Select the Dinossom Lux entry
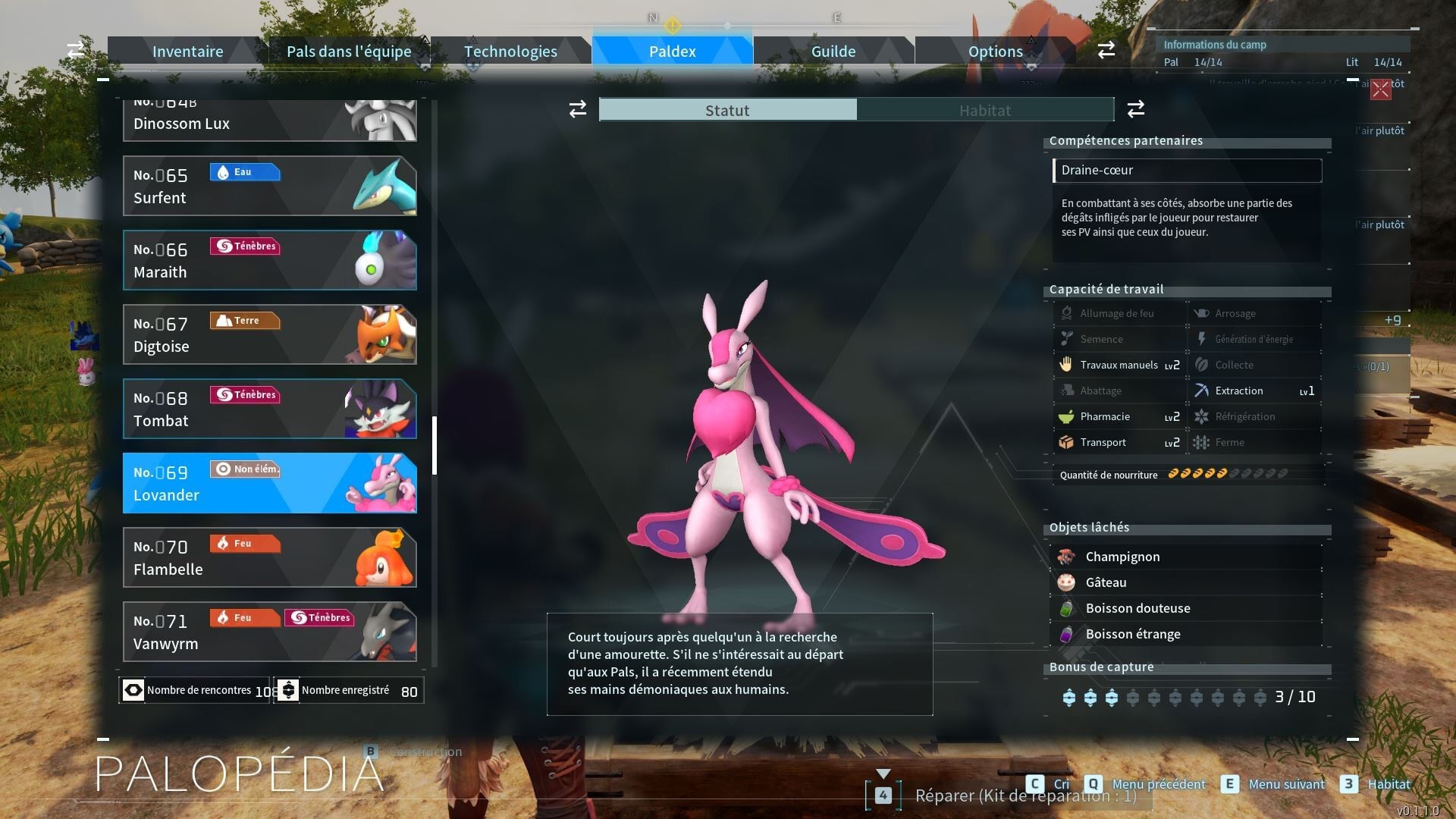The height and width of the screenshot is (819, 1456). (269, 121)
